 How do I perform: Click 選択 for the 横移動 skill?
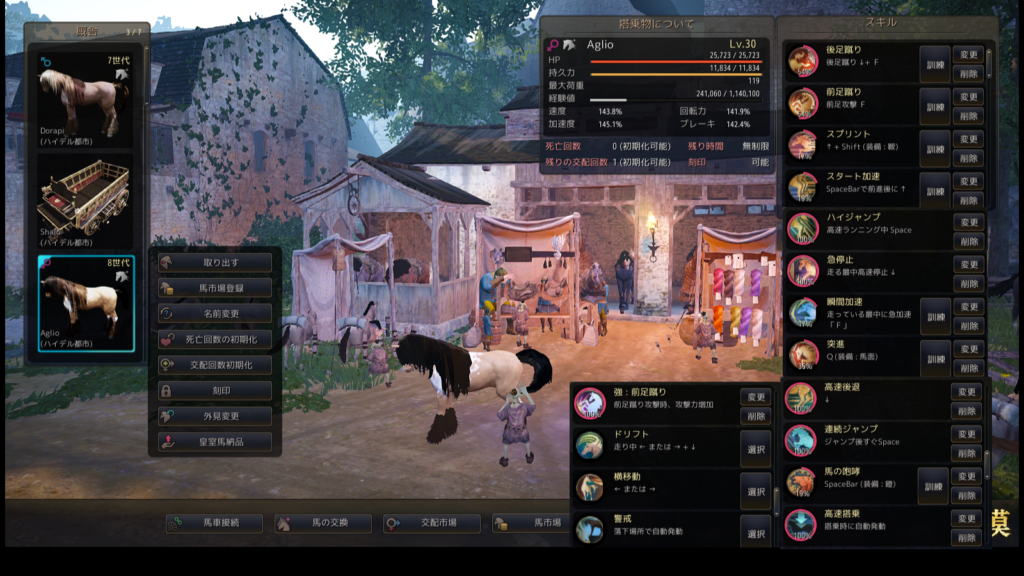755,491
